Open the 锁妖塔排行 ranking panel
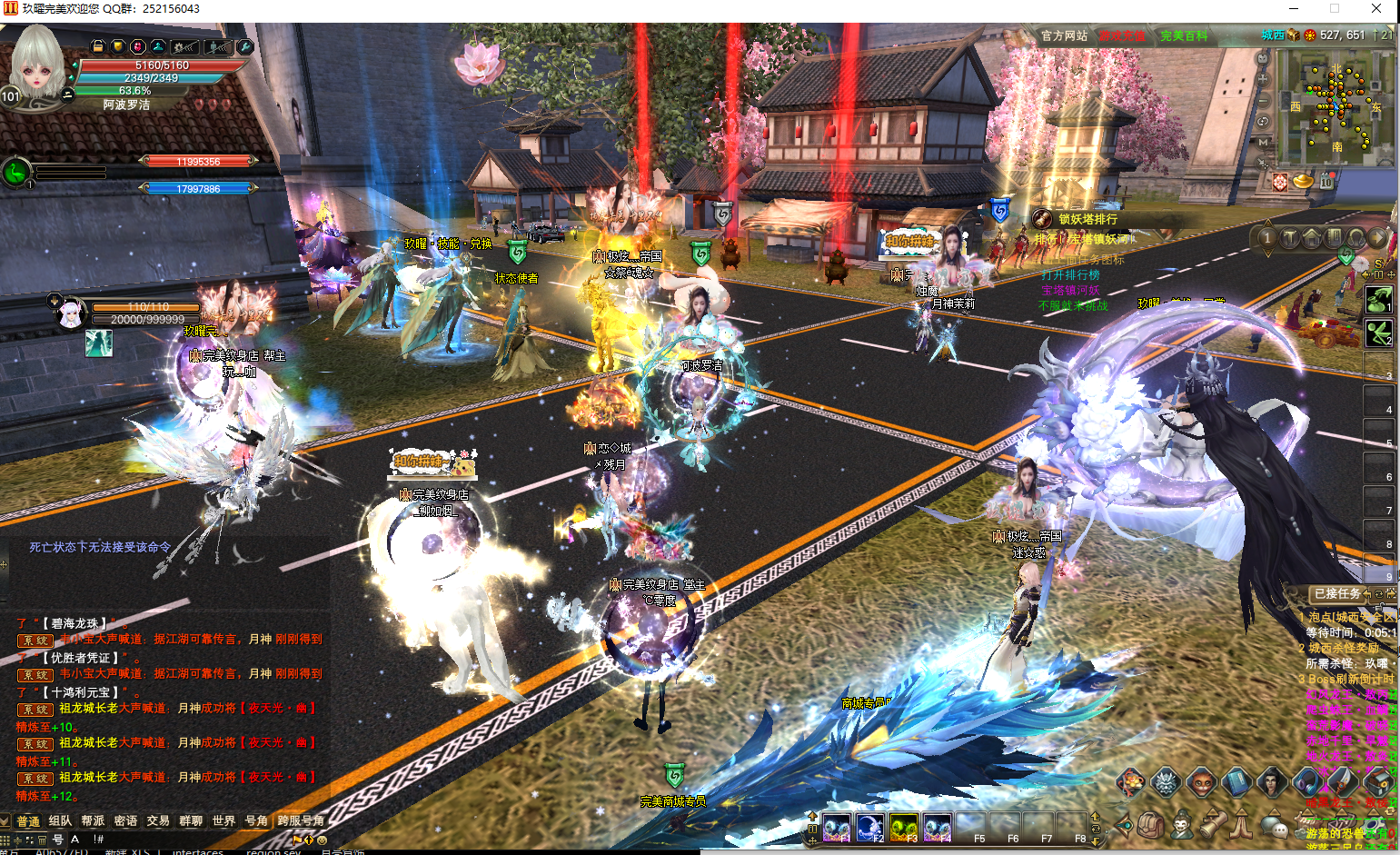 (x=1087, y=219)
